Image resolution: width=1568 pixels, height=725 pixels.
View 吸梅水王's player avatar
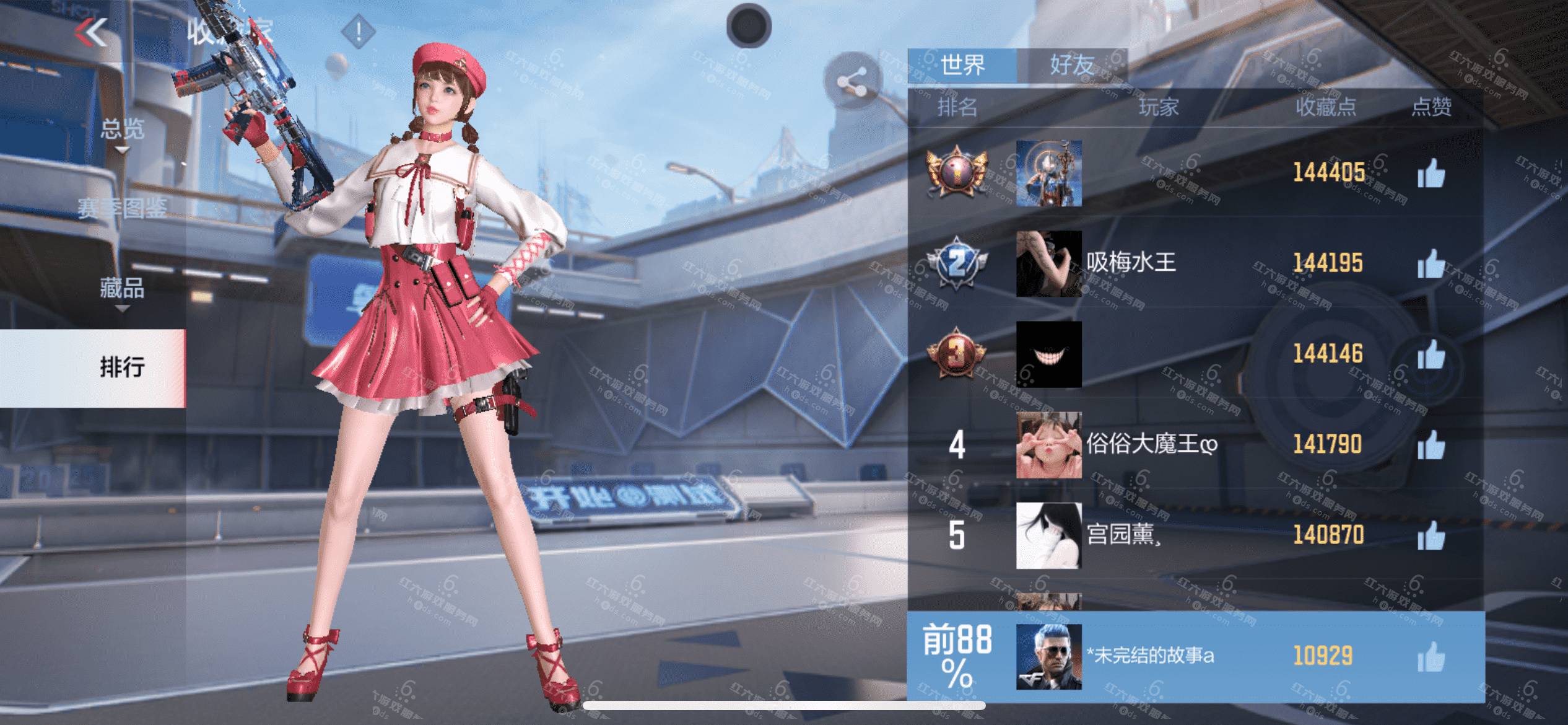1048,264
